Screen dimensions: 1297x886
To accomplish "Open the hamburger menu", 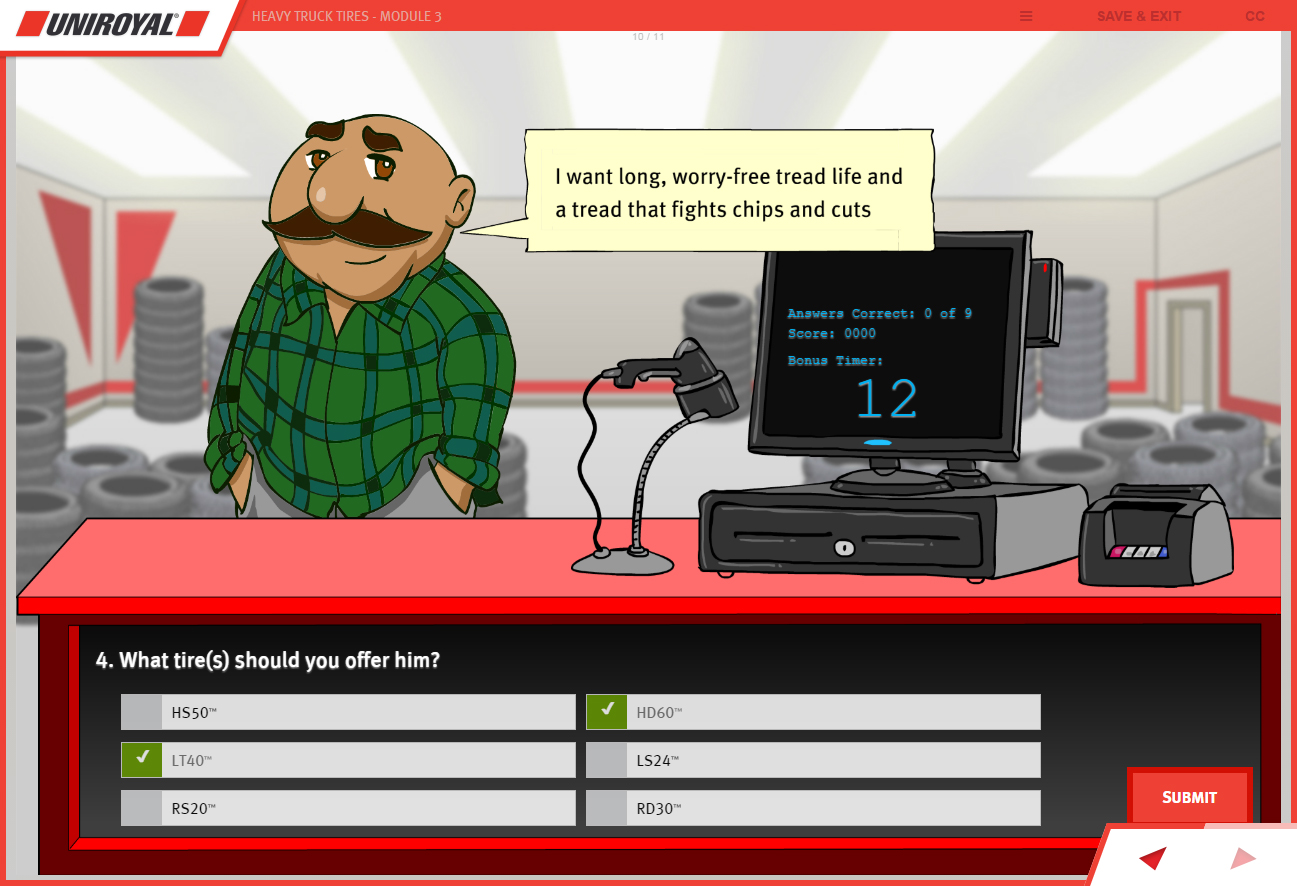I will (1025, 16).
